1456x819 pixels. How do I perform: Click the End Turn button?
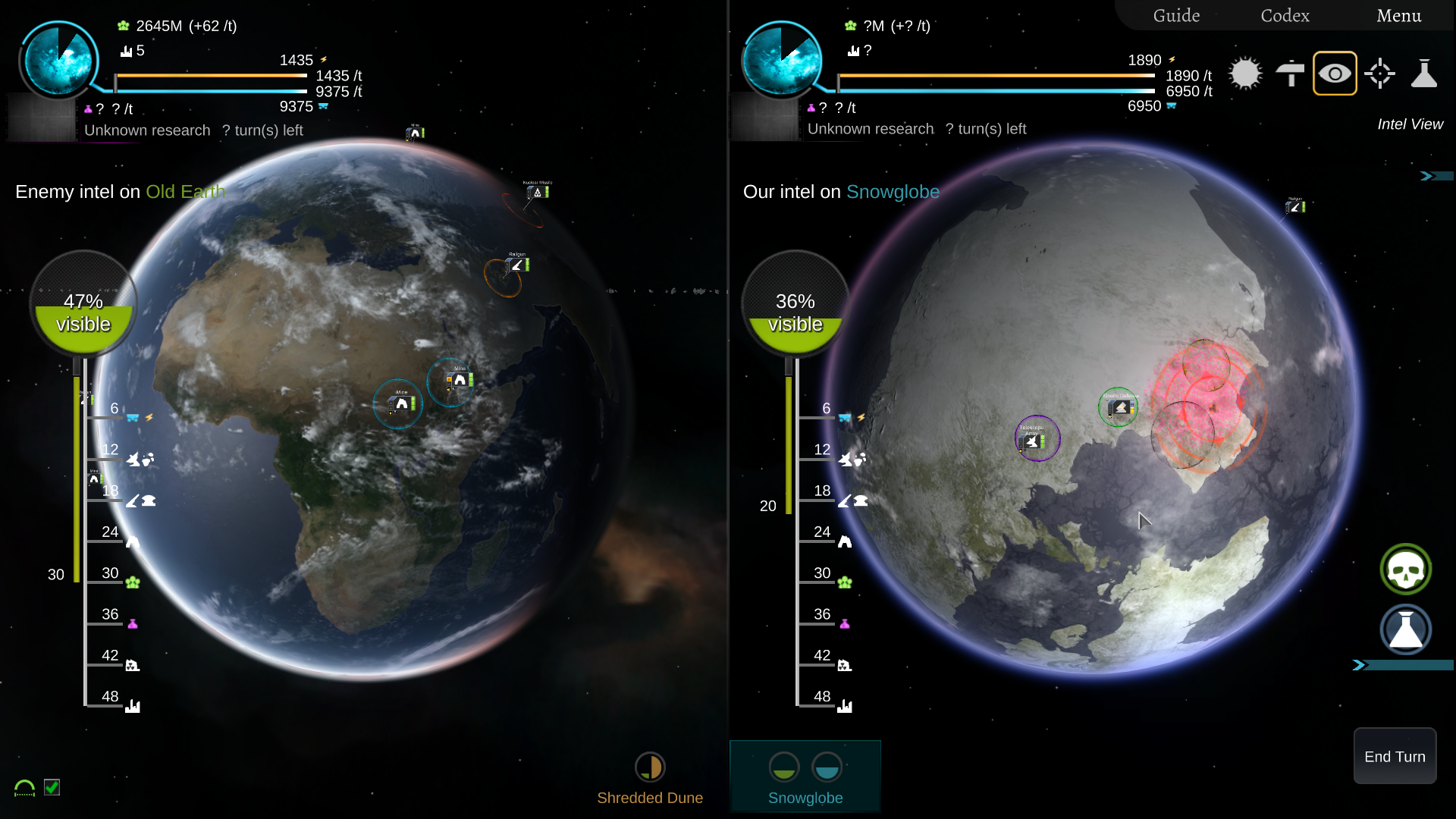pos(1395,756)
